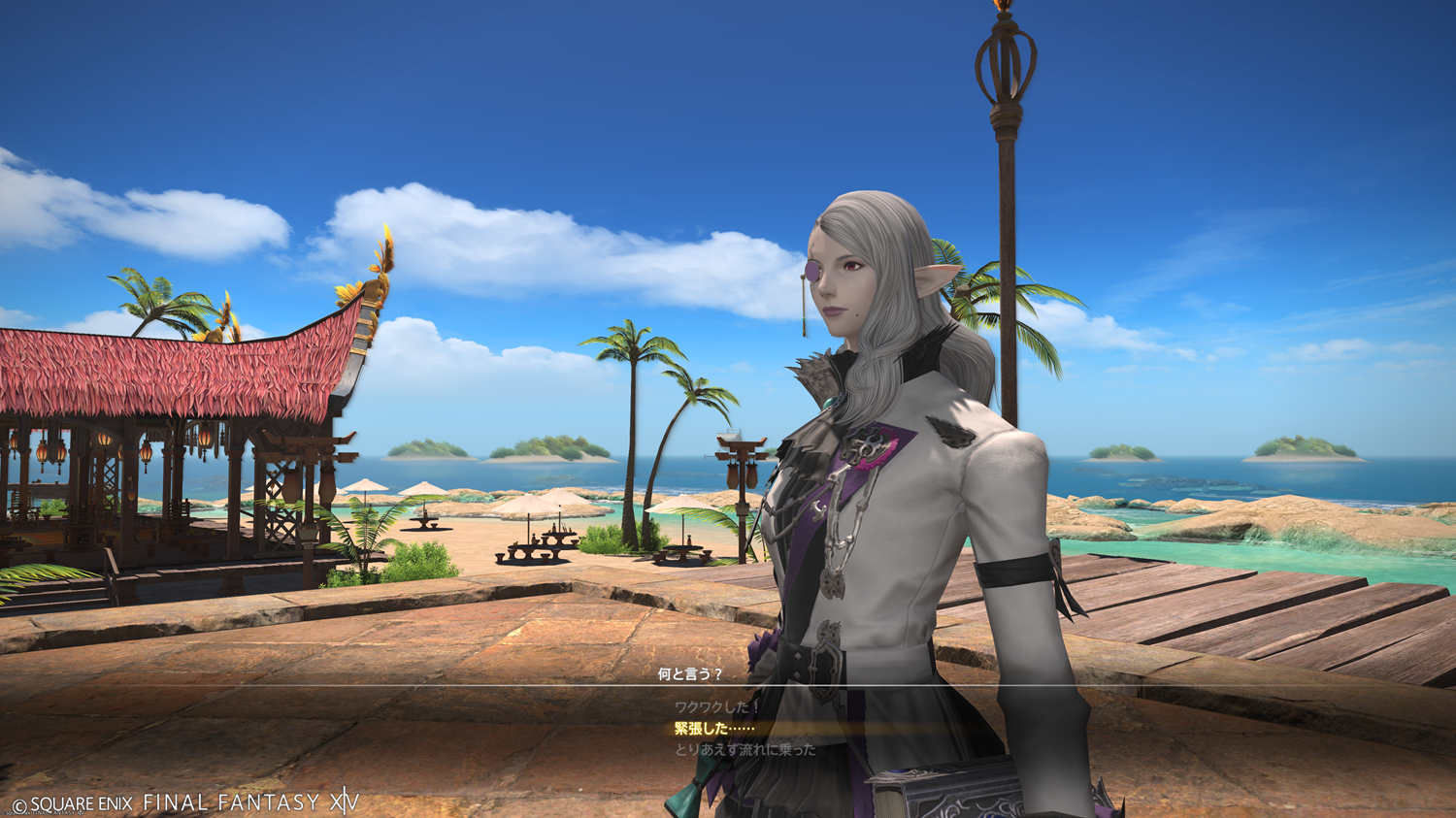Pick the reply とりあえず流れに乗った
Viewport: 1456px width, 818px height.
click(745, 750)
